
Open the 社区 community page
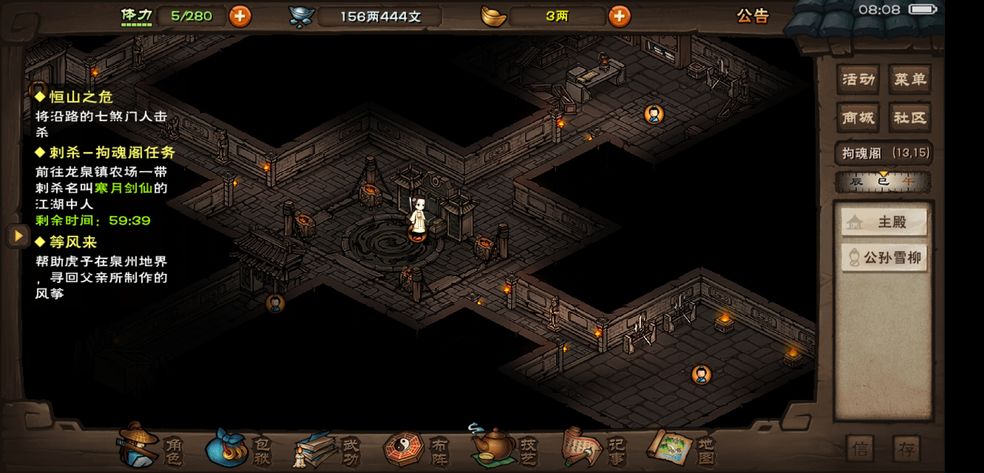[909, 117]
